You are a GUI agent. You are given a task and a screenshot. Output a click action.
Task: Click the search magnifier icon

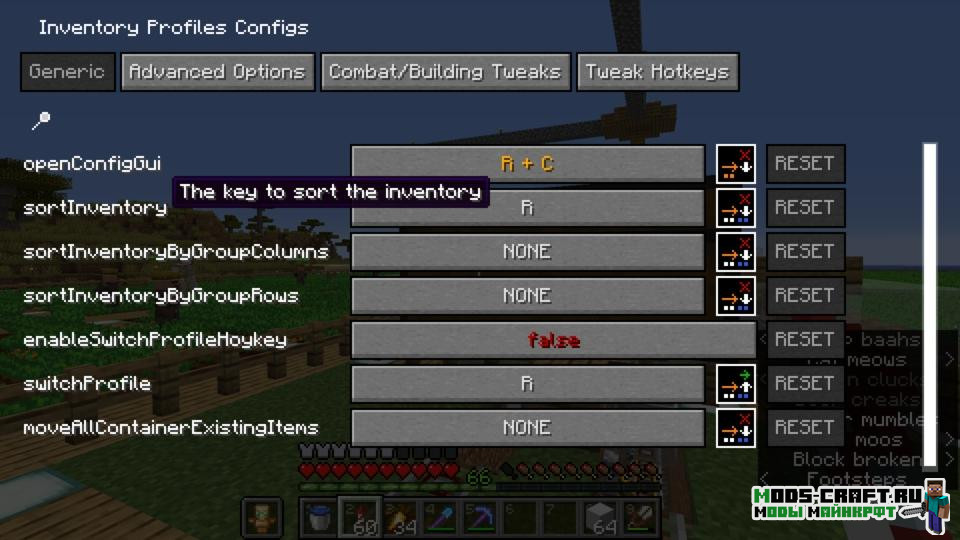tap(41, 121)
